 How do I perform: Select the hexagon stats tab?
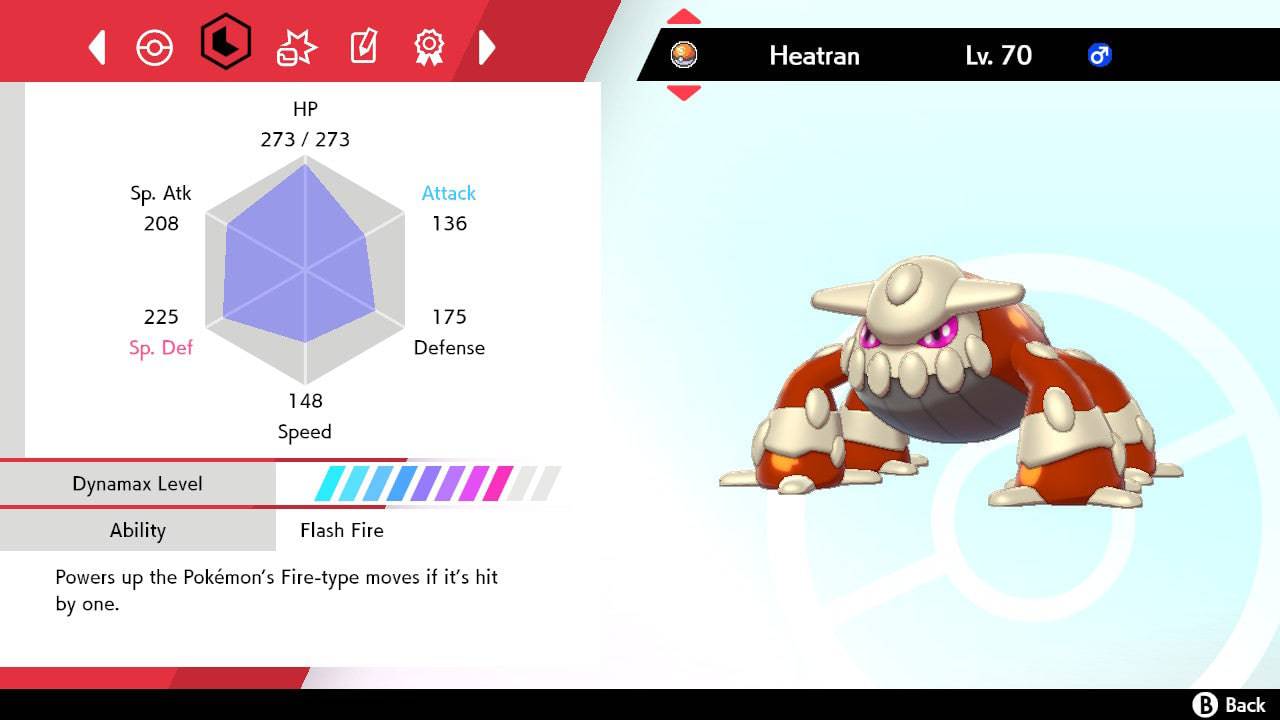click(225, 42)
